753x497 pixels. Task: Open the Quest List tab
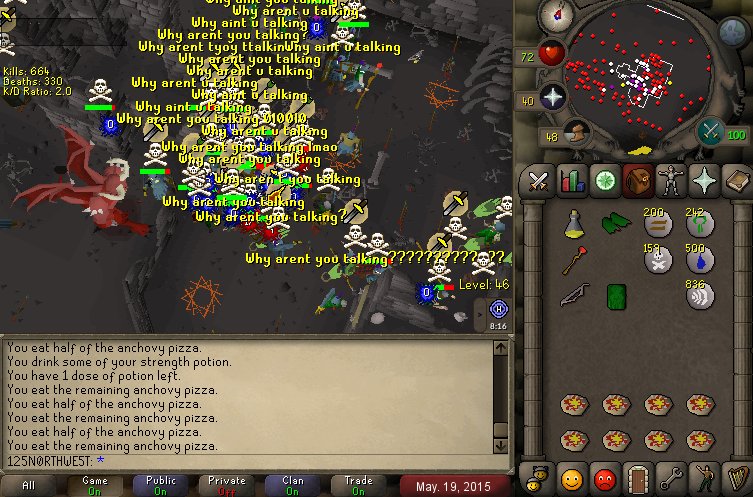(605, 181)
